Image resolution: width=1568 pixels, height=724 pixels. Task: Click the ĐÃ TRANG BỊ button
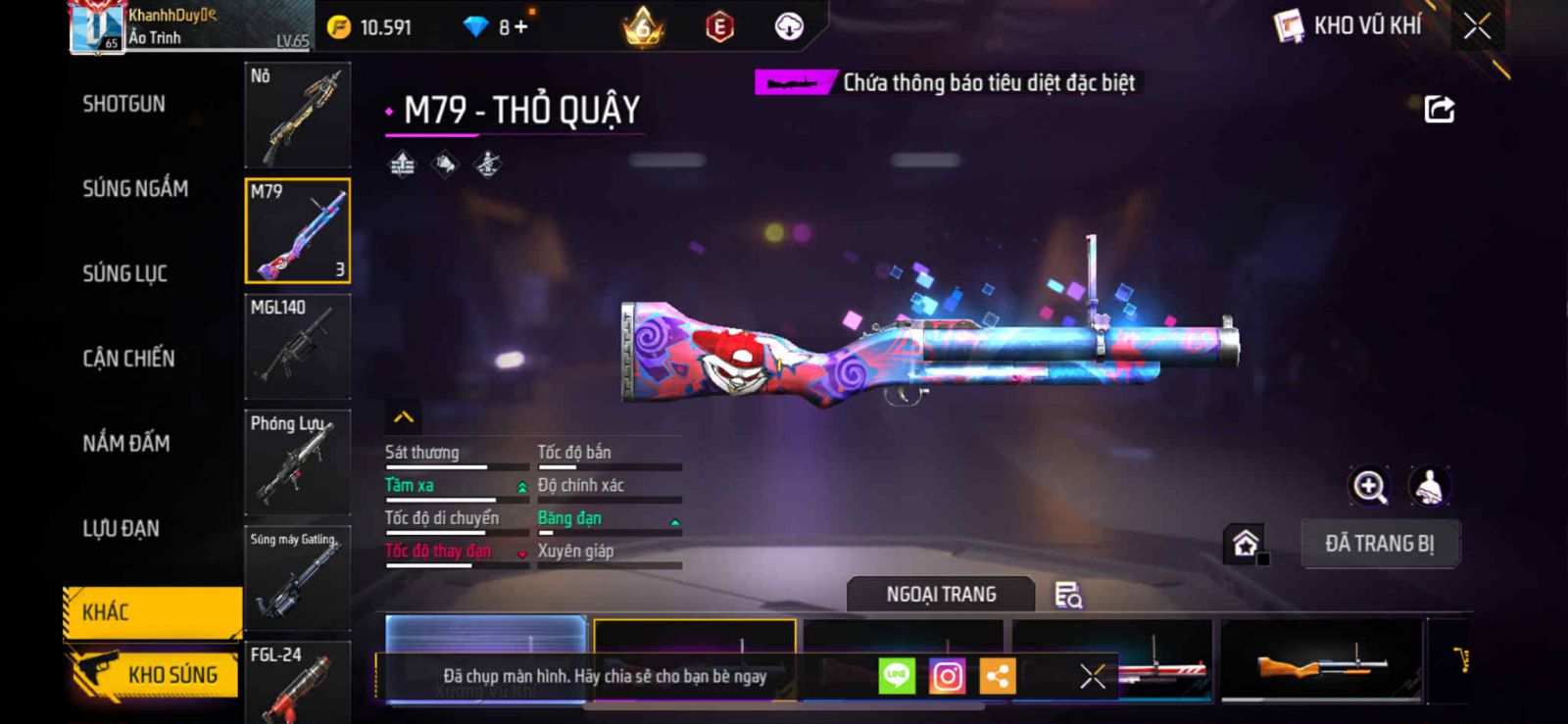pos(1380,544)
